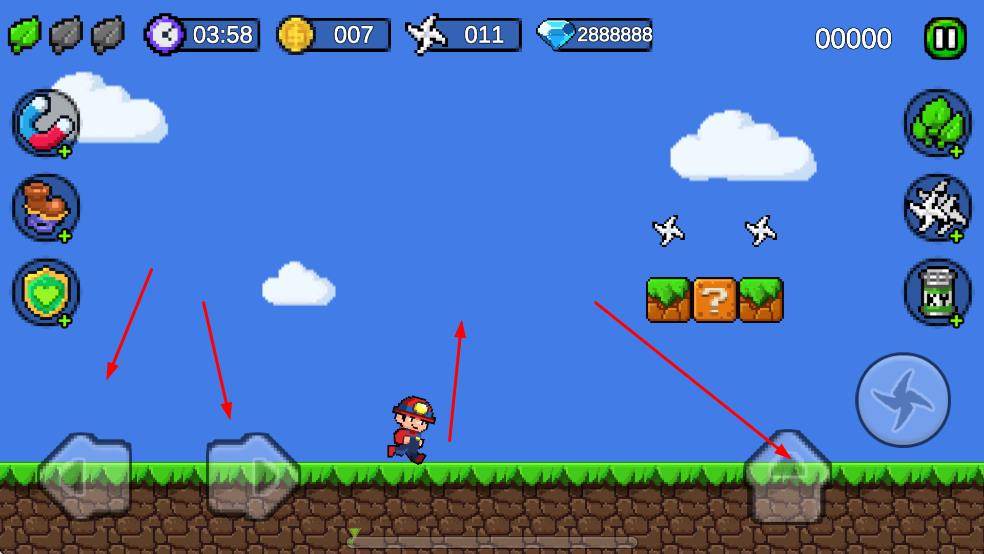Pause the game with the green button
The height and width of the screenshot is (554, 984).
(944, 39)
